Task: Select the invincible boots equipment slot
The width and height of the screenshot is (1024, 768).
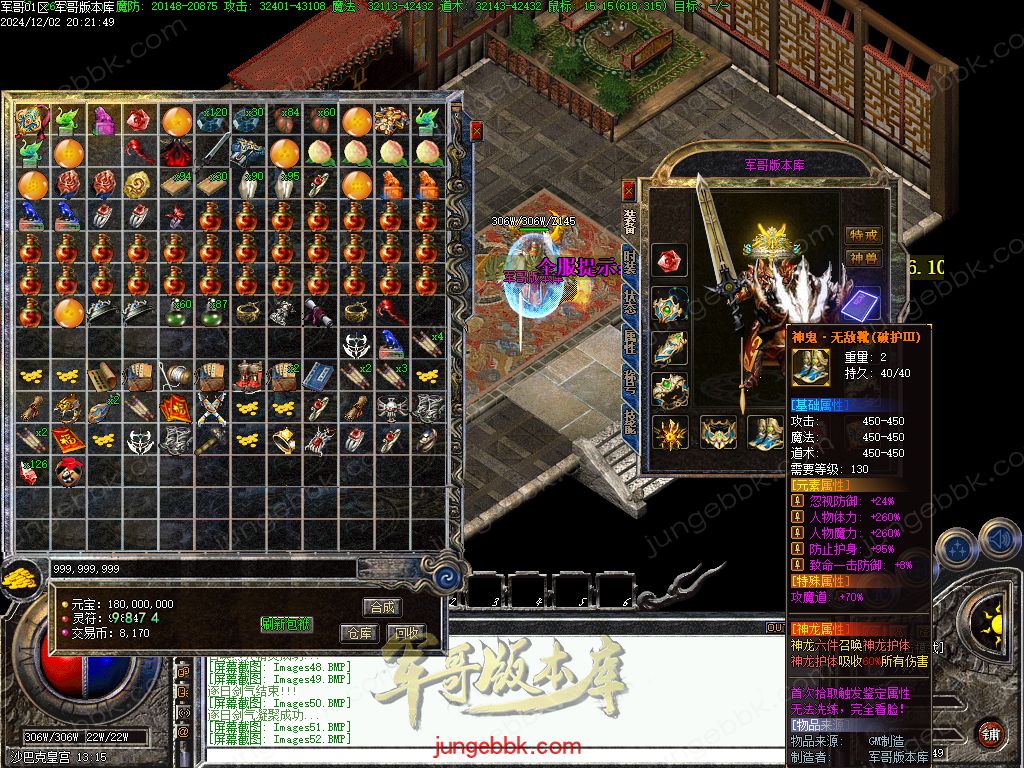Action: tap(766, 432)
